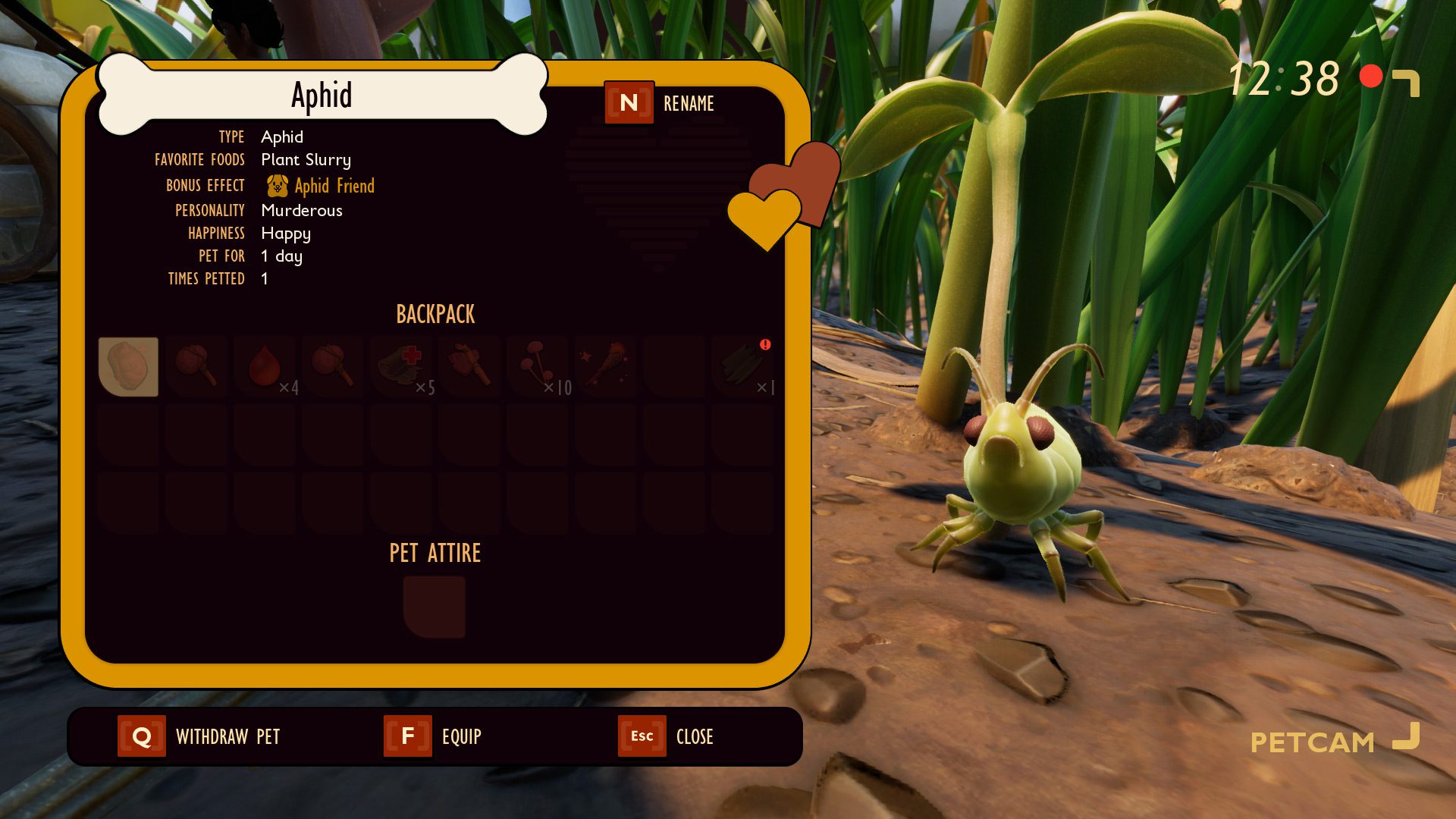Click the highlighted first backpack slot
The image size is (1456, 819).
coord(129,366)
